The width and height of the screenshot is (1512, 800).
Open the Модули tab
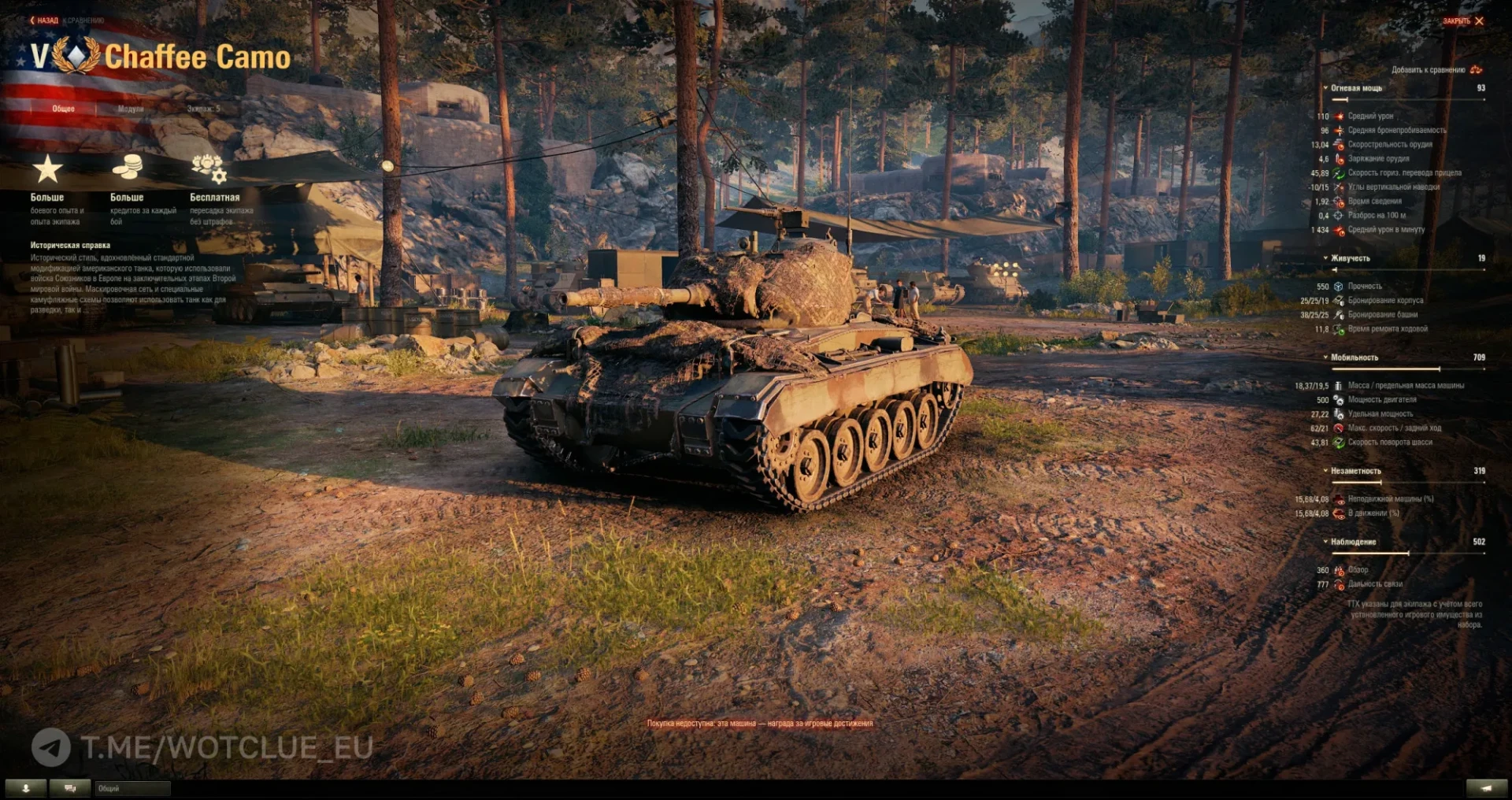click(x=131, y=109)
